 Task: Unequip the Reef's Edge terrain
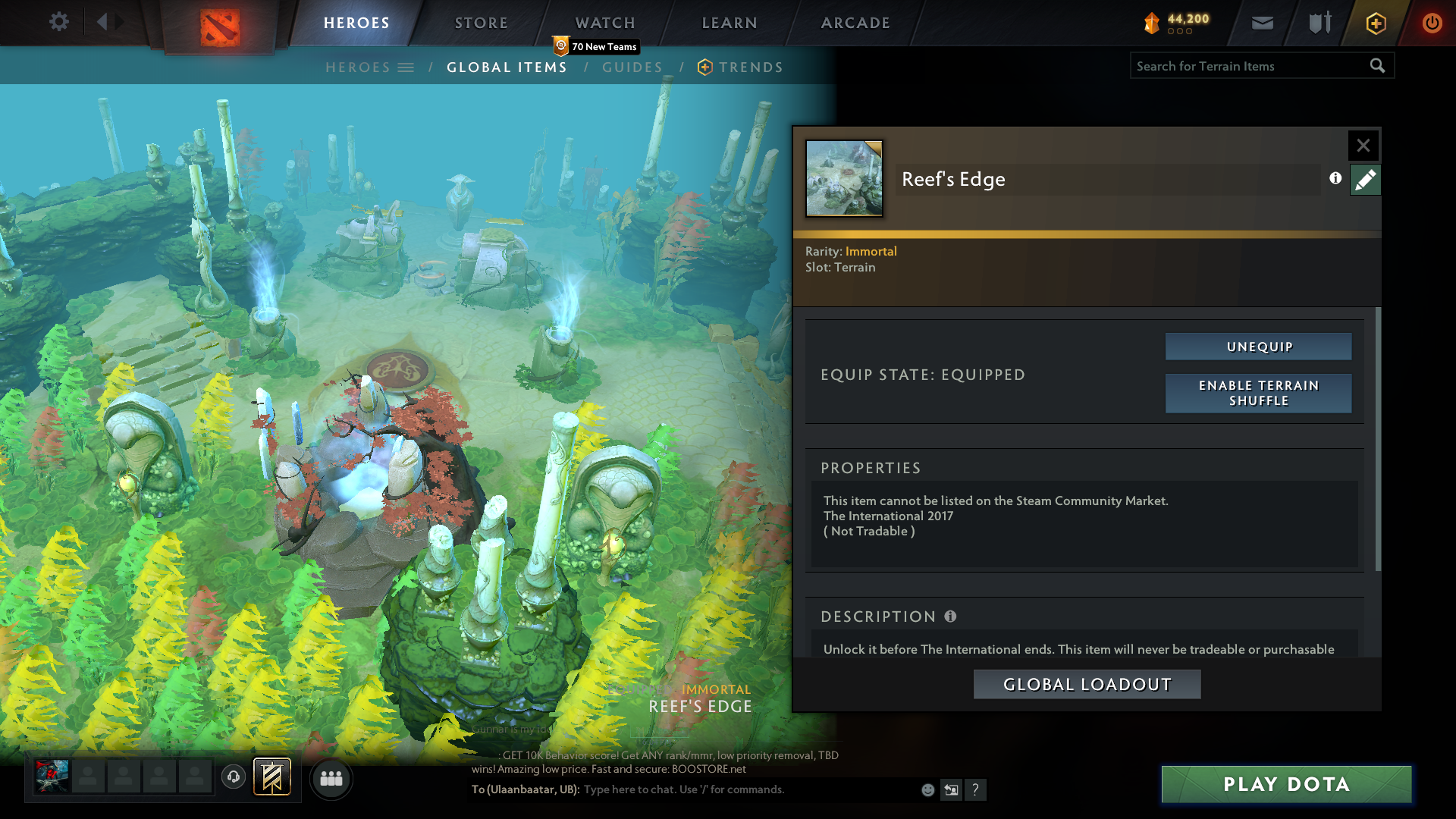(x=1258, y=346)
